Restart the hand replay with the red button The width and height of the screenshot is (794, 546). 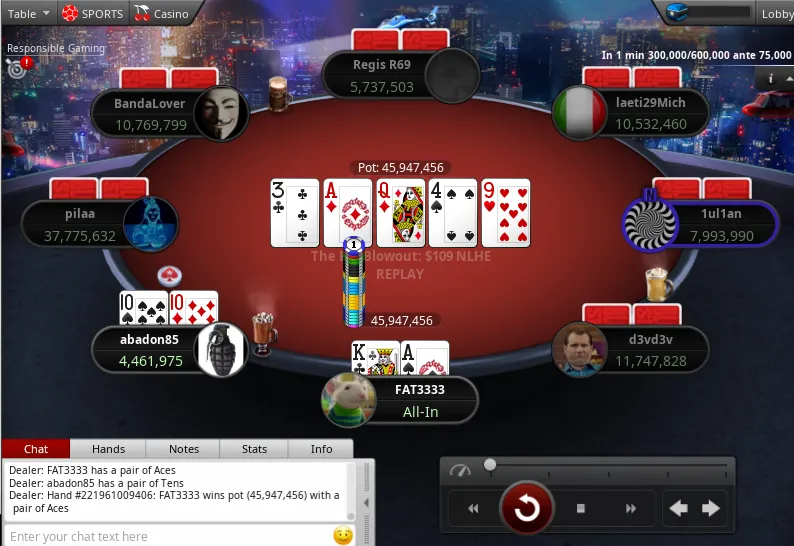(527, 509)
